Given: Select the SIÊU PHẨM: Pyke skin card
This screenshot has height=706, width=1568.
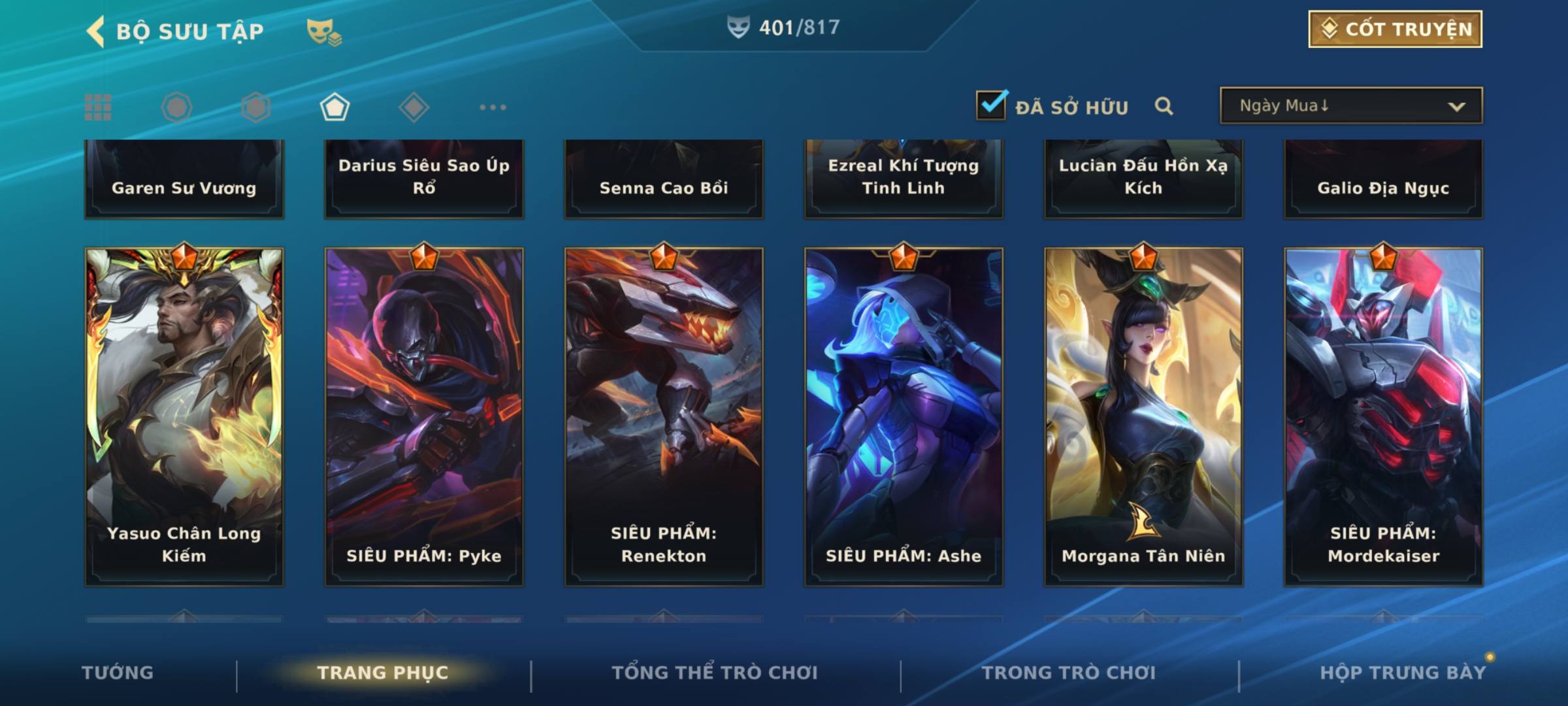Looking at the screenshot, I should click(424, 416).
